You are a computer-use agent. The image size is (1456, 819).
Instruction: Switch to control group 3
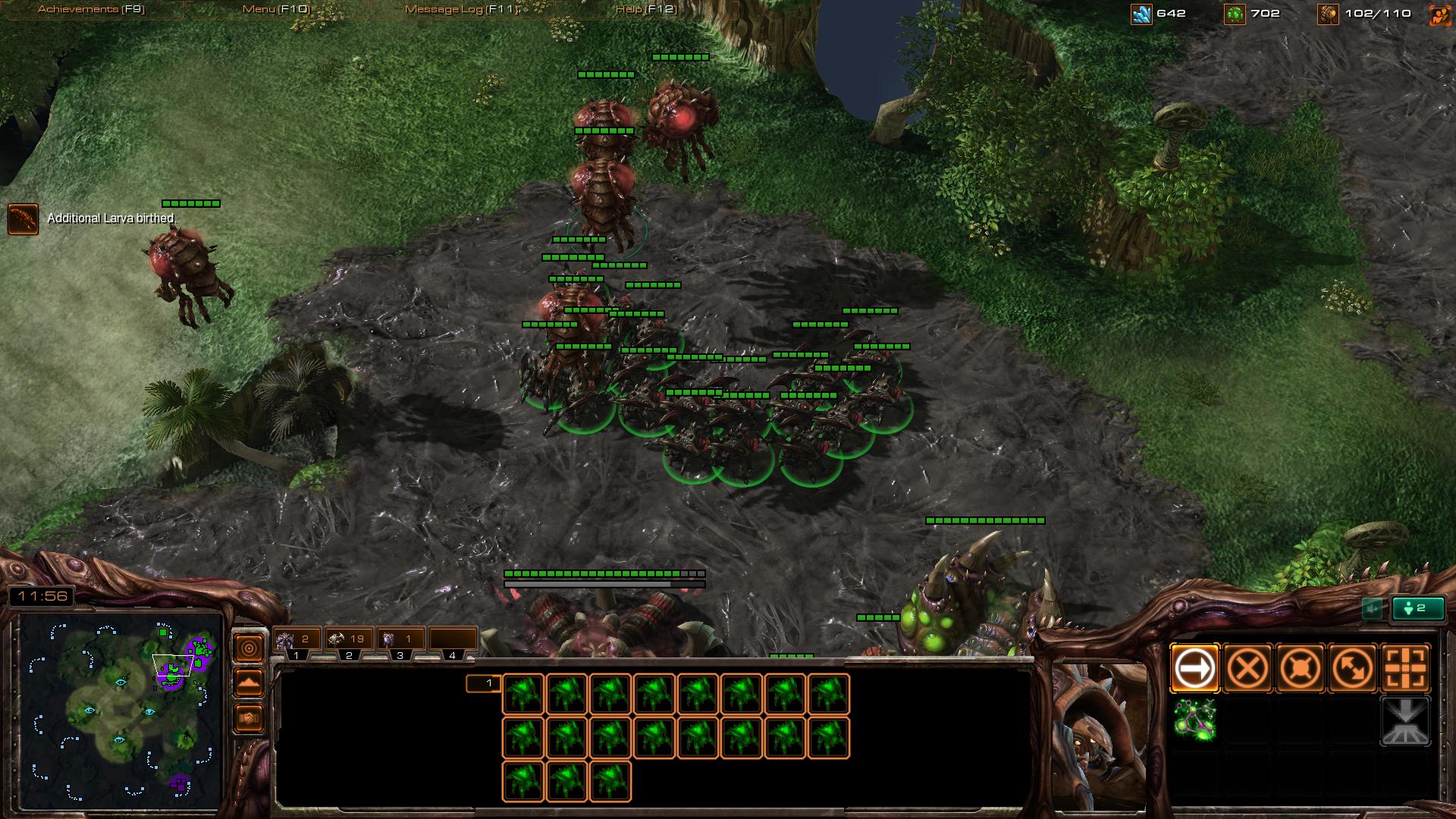[400, 641]
